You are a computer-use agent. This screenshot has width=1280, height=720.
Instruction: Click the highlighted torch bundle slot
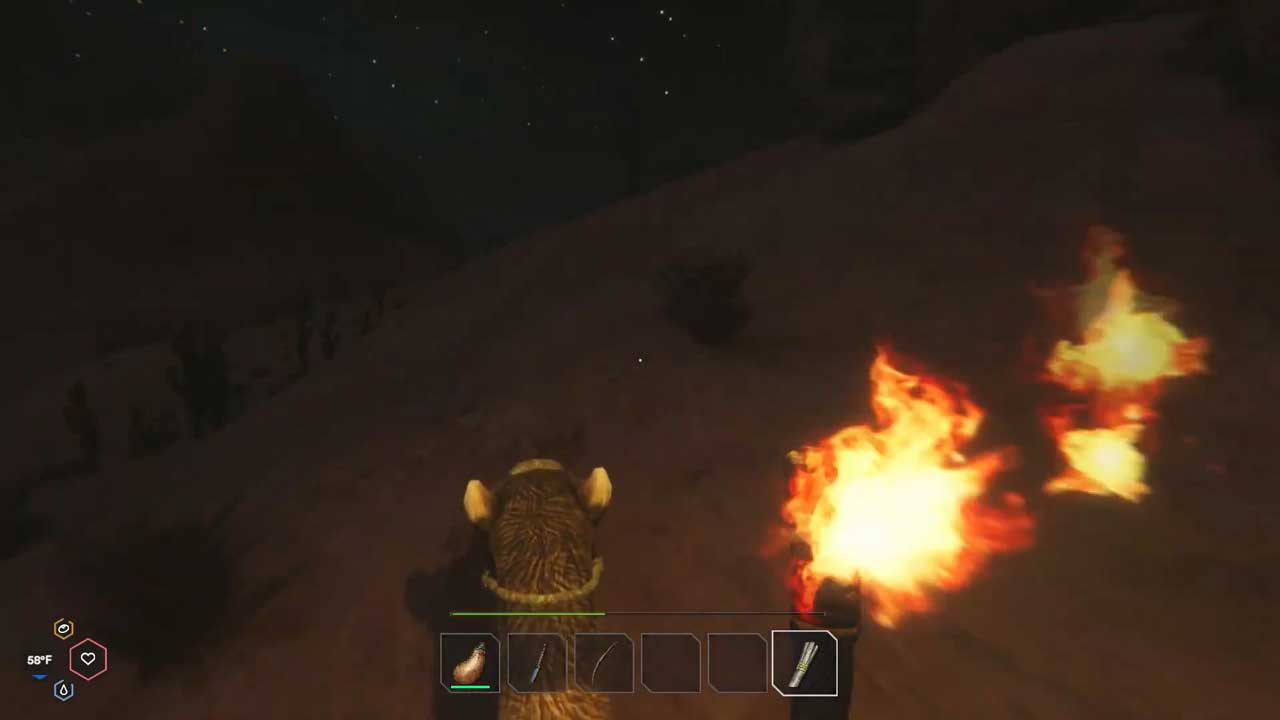(805, 662)
